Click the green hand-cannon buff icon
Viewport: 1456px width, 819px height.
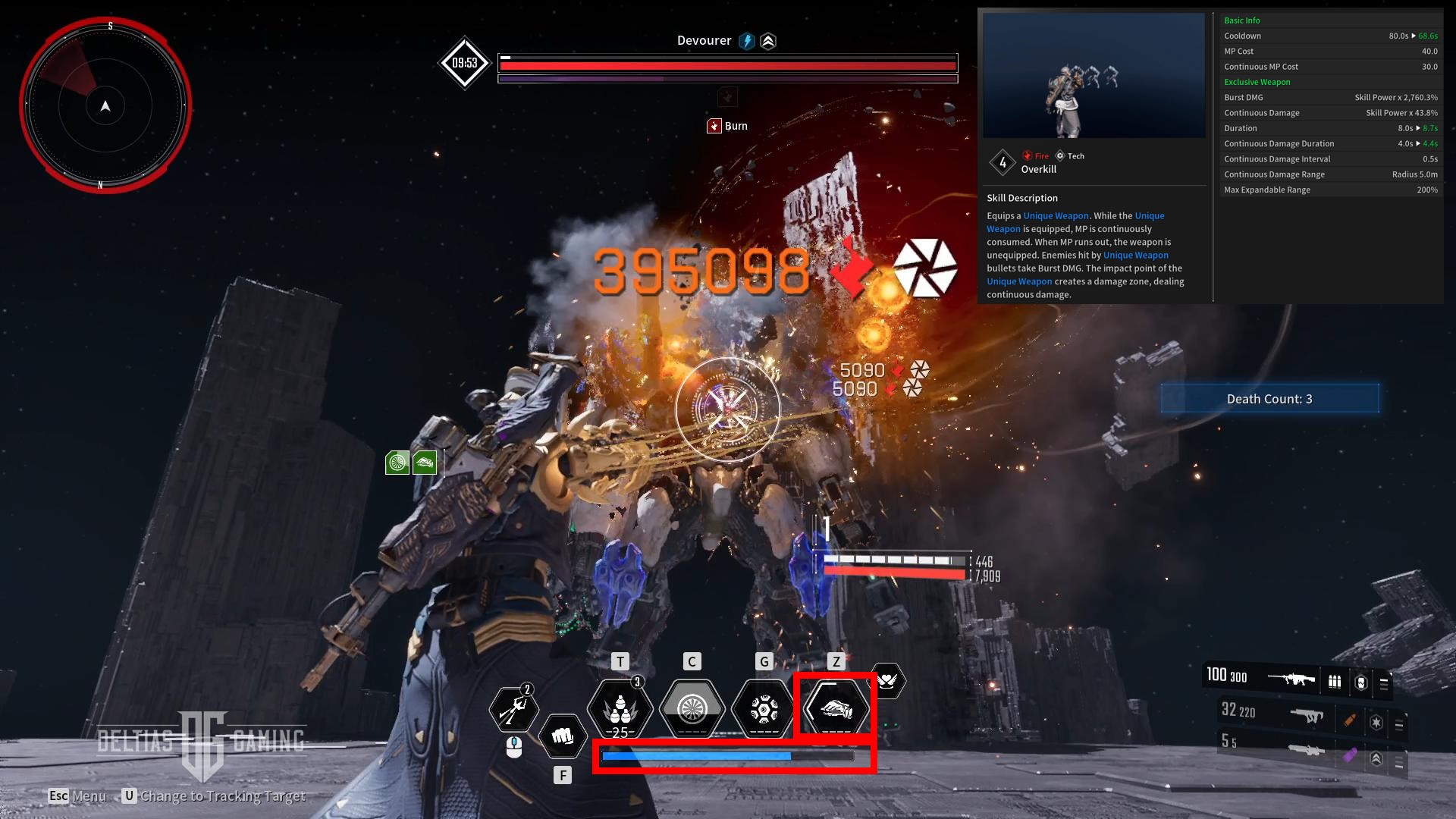point(425,462)
